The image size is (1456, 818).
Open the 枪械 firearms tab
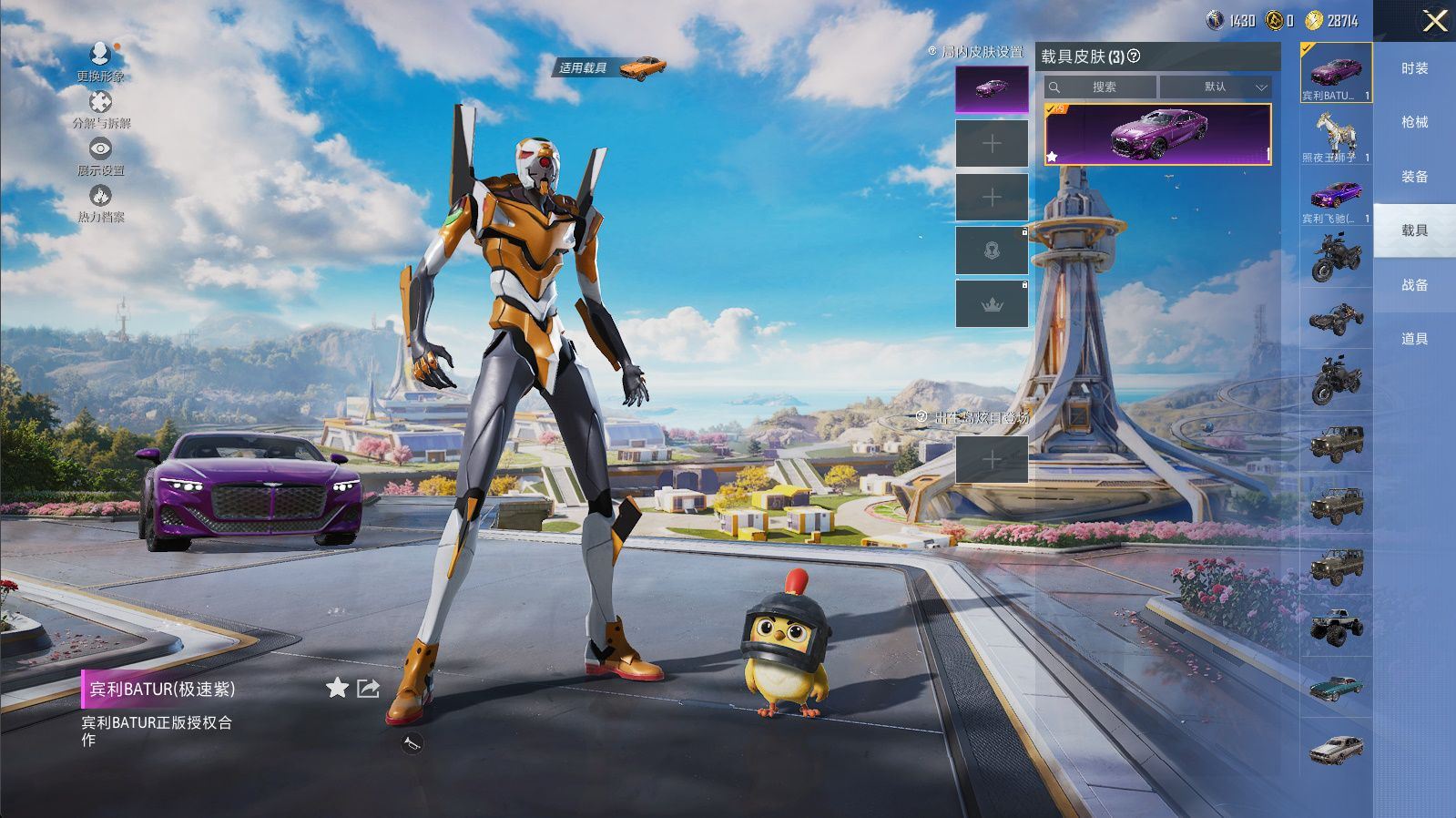[x=1414, y=122]
